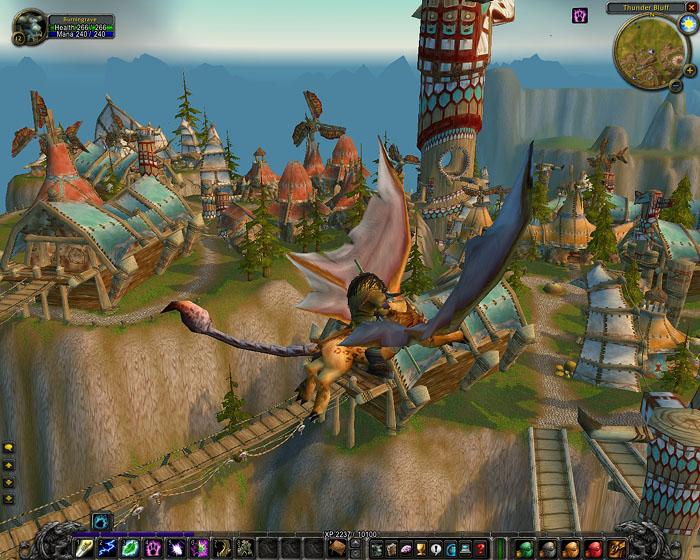
Task: Use the green leaf ability
Action: pyautogui.click(x=131, y=548)
